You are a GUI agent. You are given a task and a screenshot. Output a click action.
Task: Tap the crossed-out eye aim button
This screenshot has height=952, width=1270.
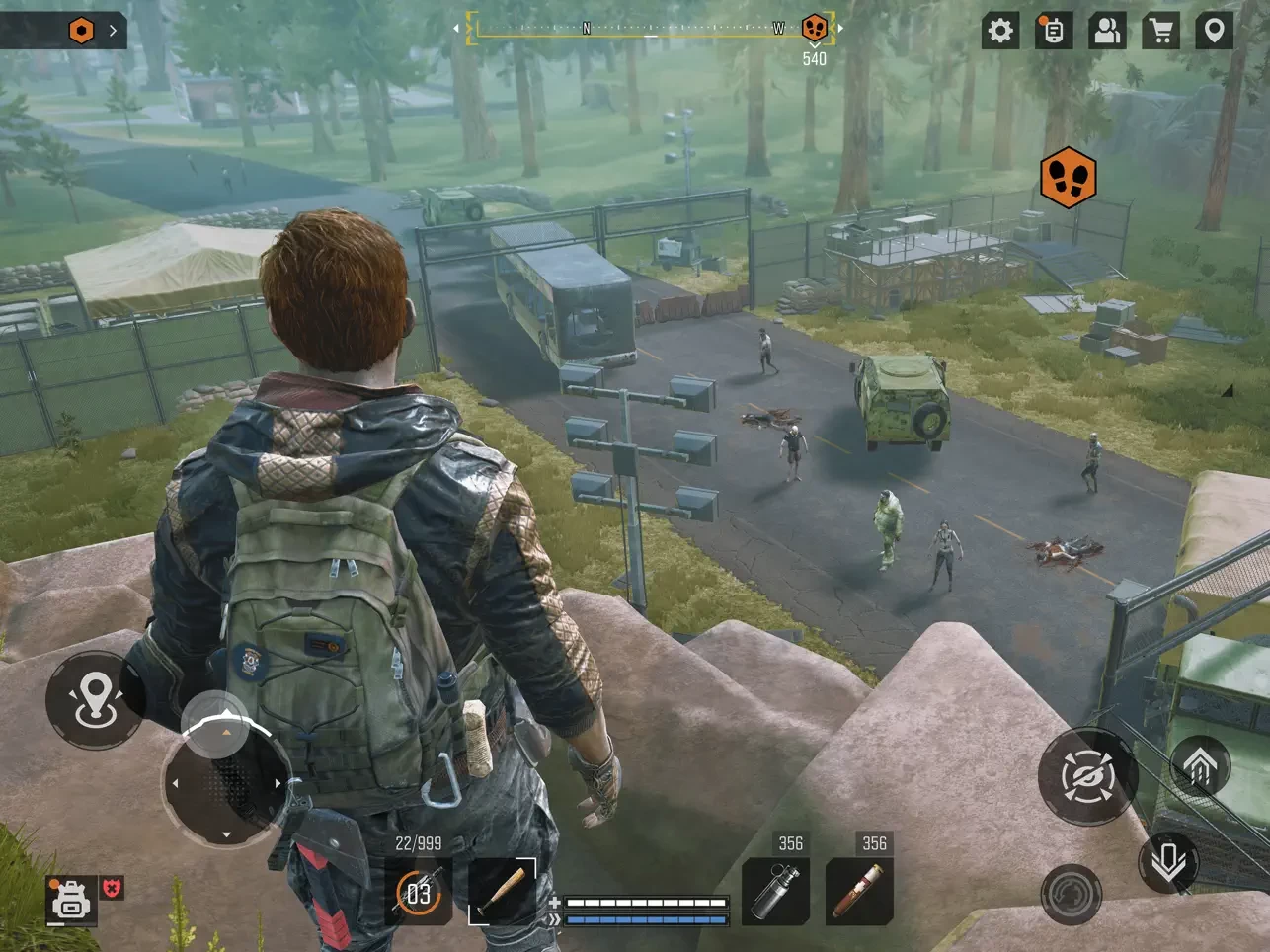(1087, 777)
